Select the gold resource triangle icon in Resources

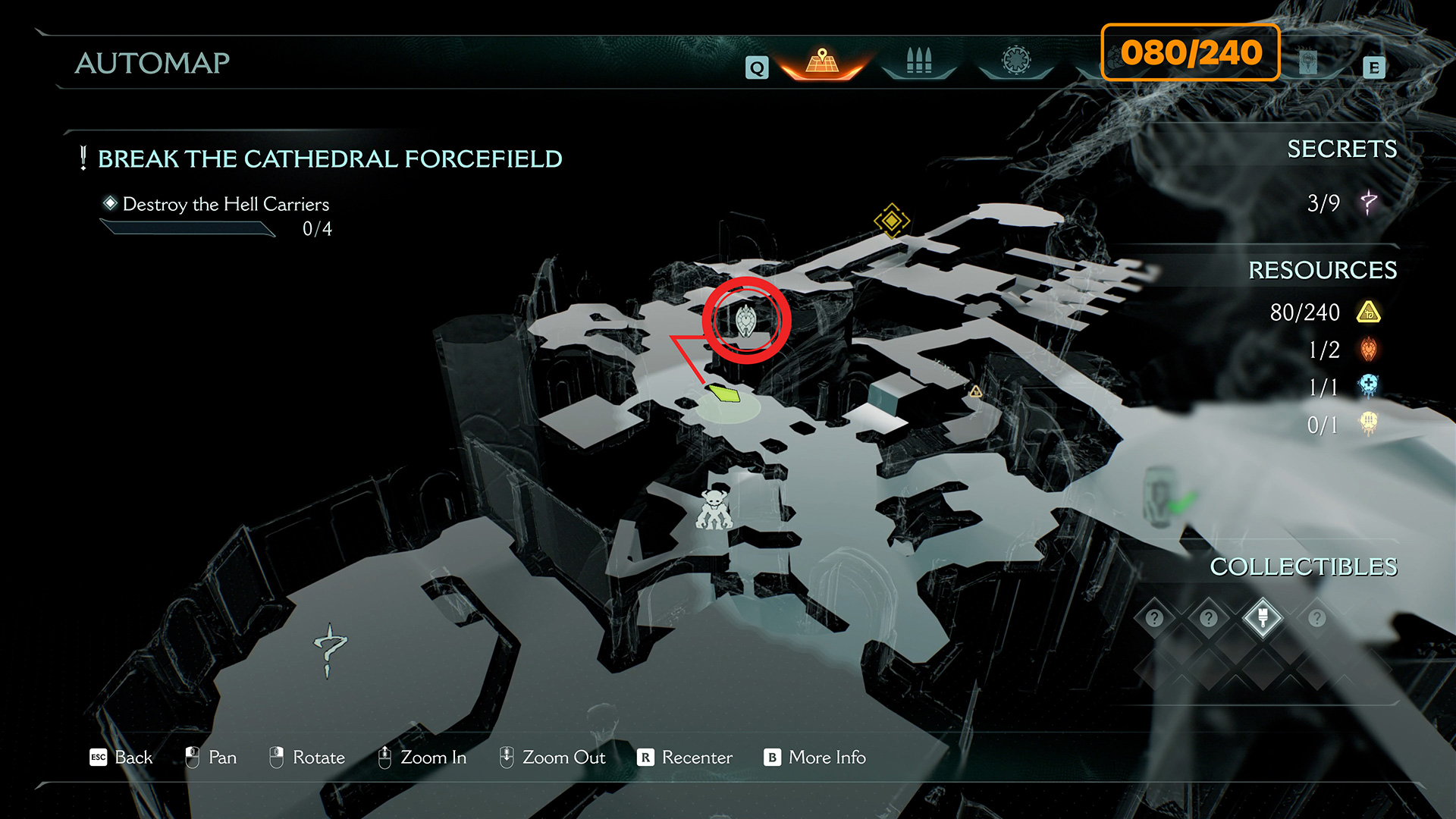[x=1369, y=312]
